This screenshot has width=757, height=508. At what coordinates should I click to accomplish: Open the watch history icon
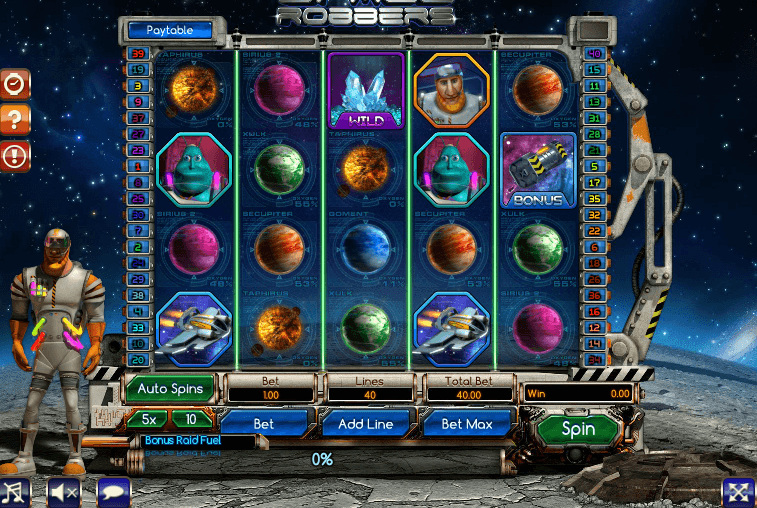[x=14, y=84]
